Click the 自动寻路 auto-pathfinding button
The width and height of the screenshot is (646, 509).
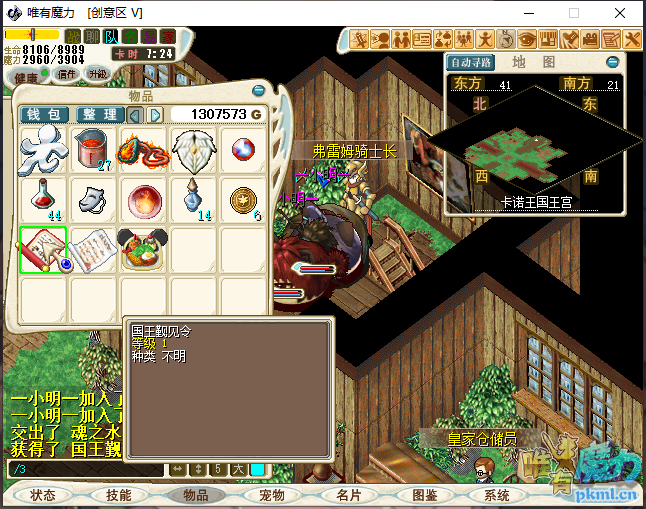pos(472,62)
